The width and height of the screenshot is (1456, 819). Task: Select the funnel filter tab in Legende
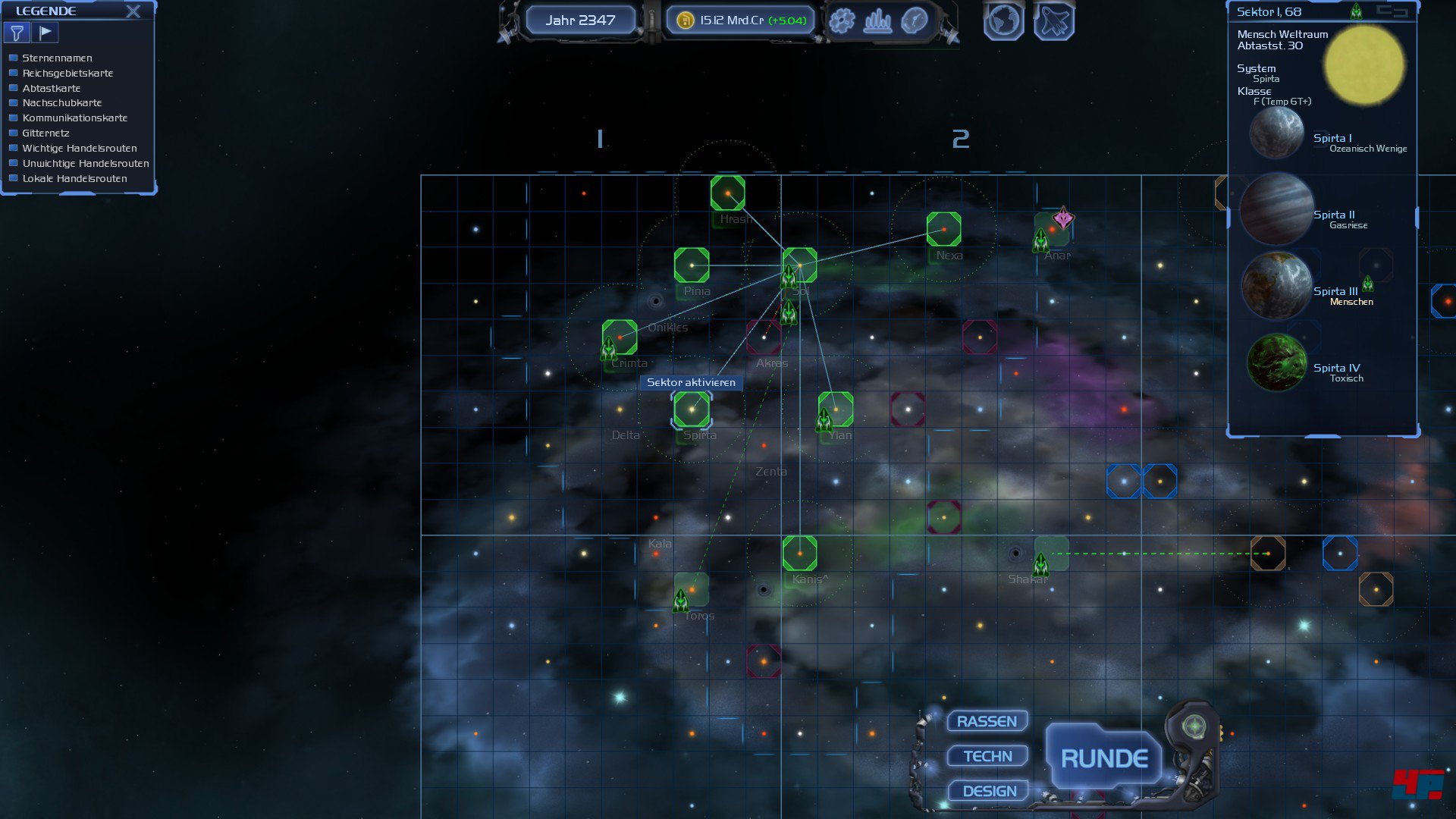[x=17, y=33]
